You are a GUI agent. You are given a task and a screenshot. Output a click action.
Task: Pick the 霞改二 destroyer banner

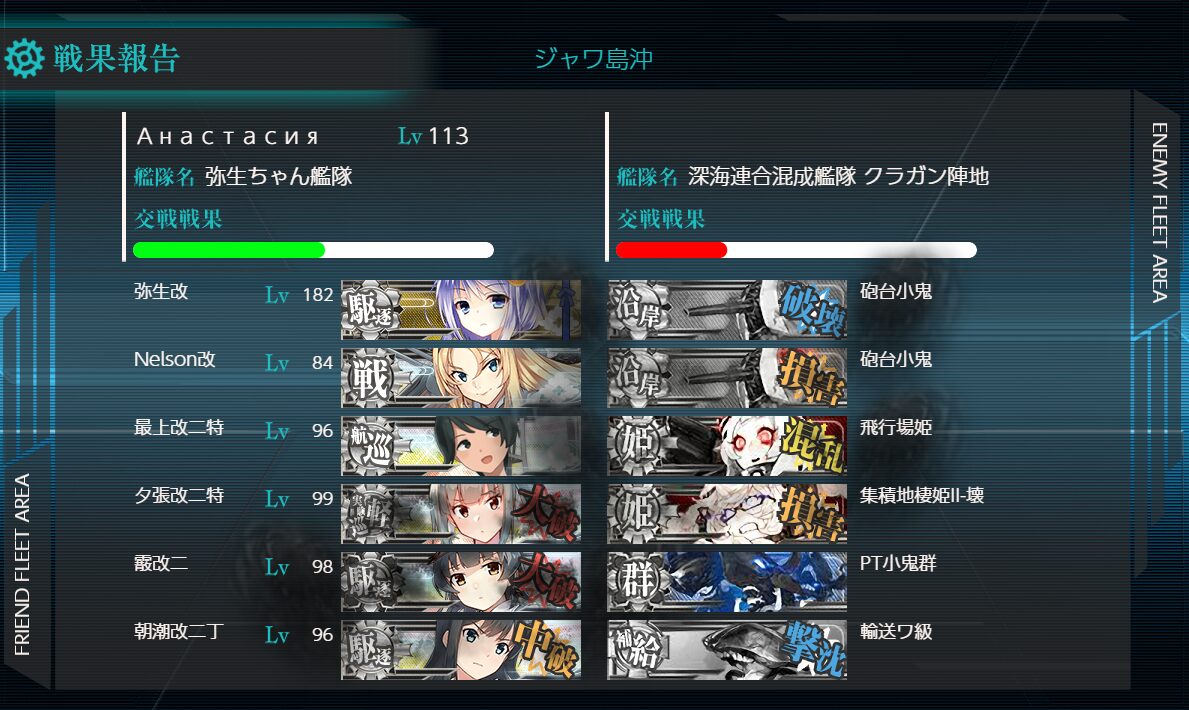(460, 582)
